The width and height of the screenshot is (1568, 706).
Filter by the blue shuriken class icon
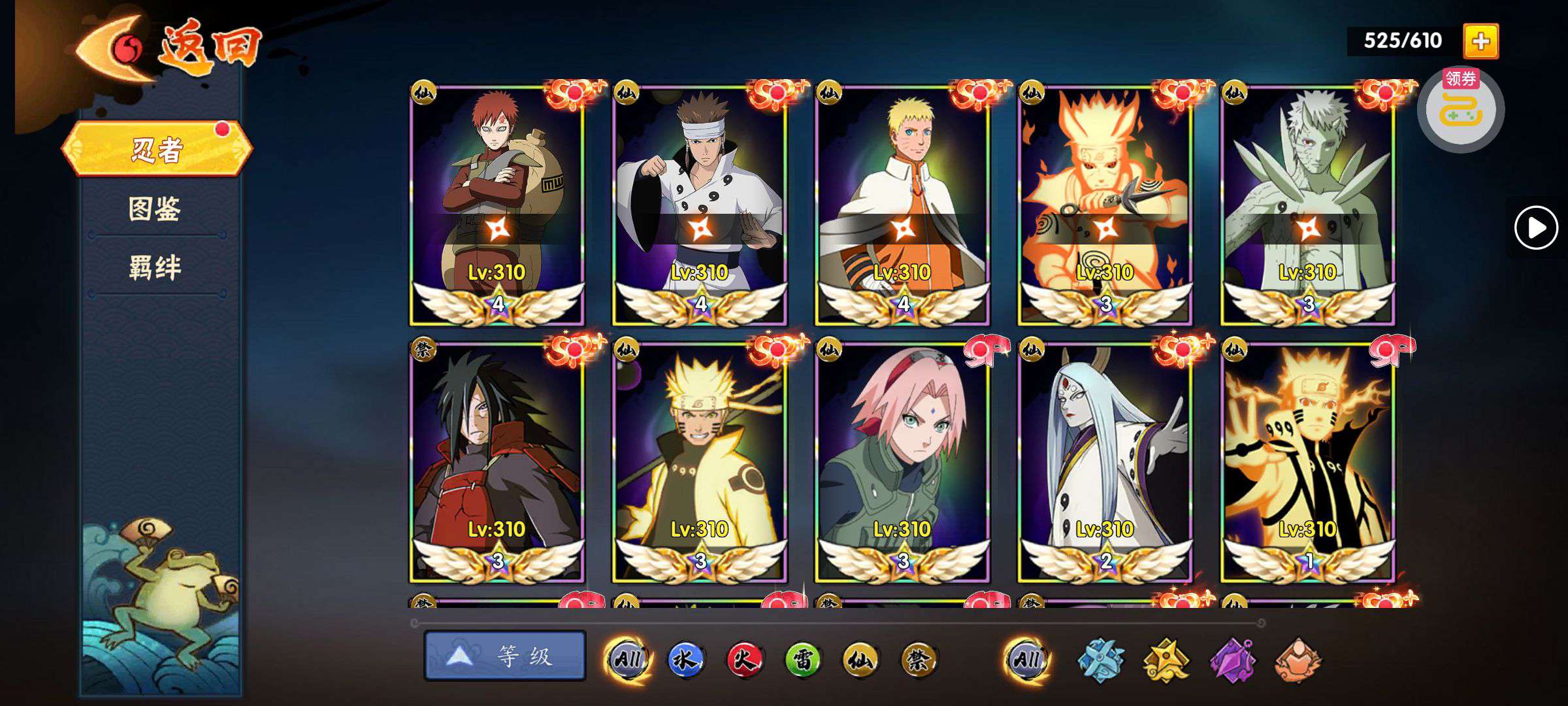1100,660
